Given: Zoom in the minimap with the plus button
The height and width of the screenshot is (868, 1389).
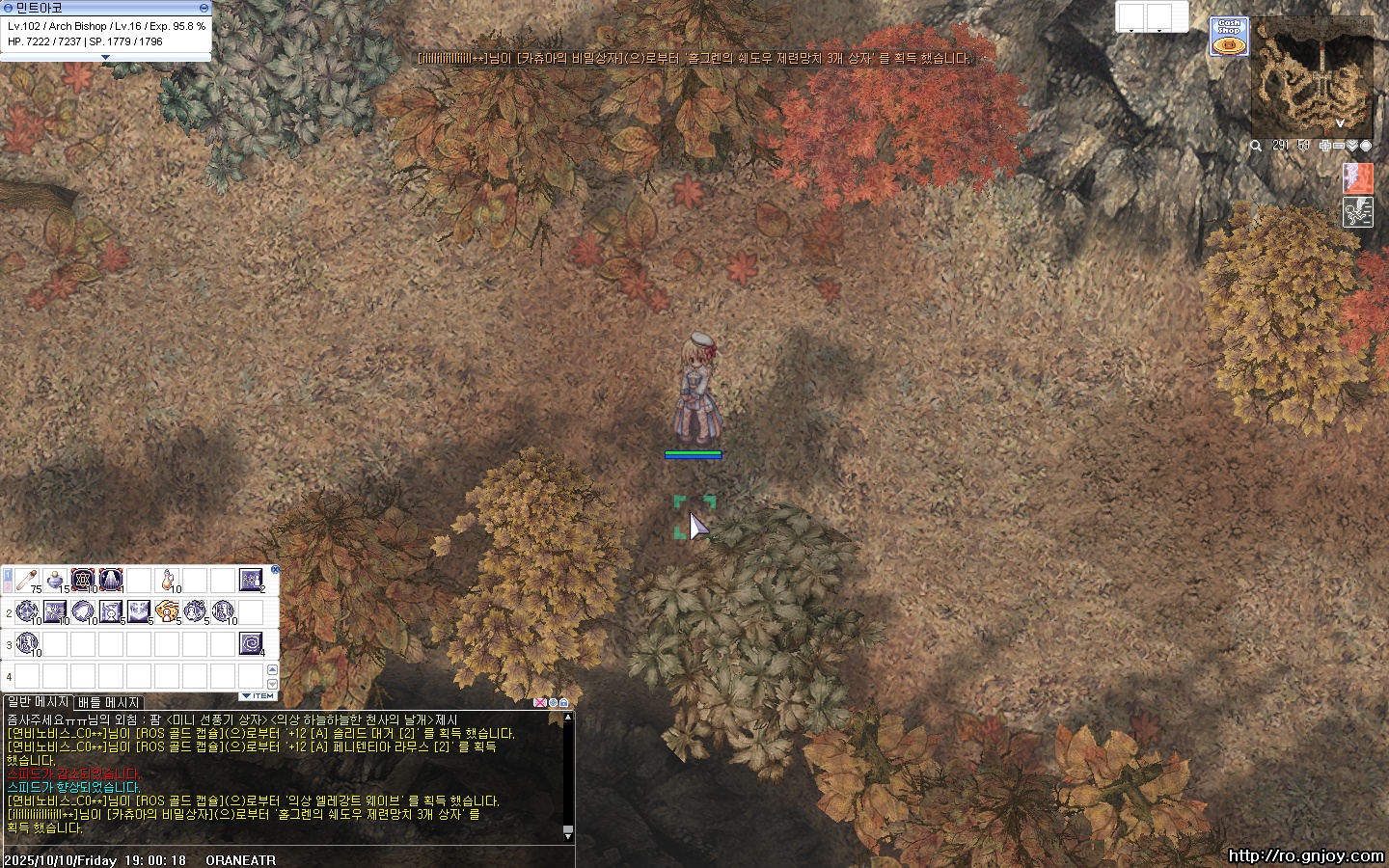Looking at the screenshot, I should [1325, 146].
